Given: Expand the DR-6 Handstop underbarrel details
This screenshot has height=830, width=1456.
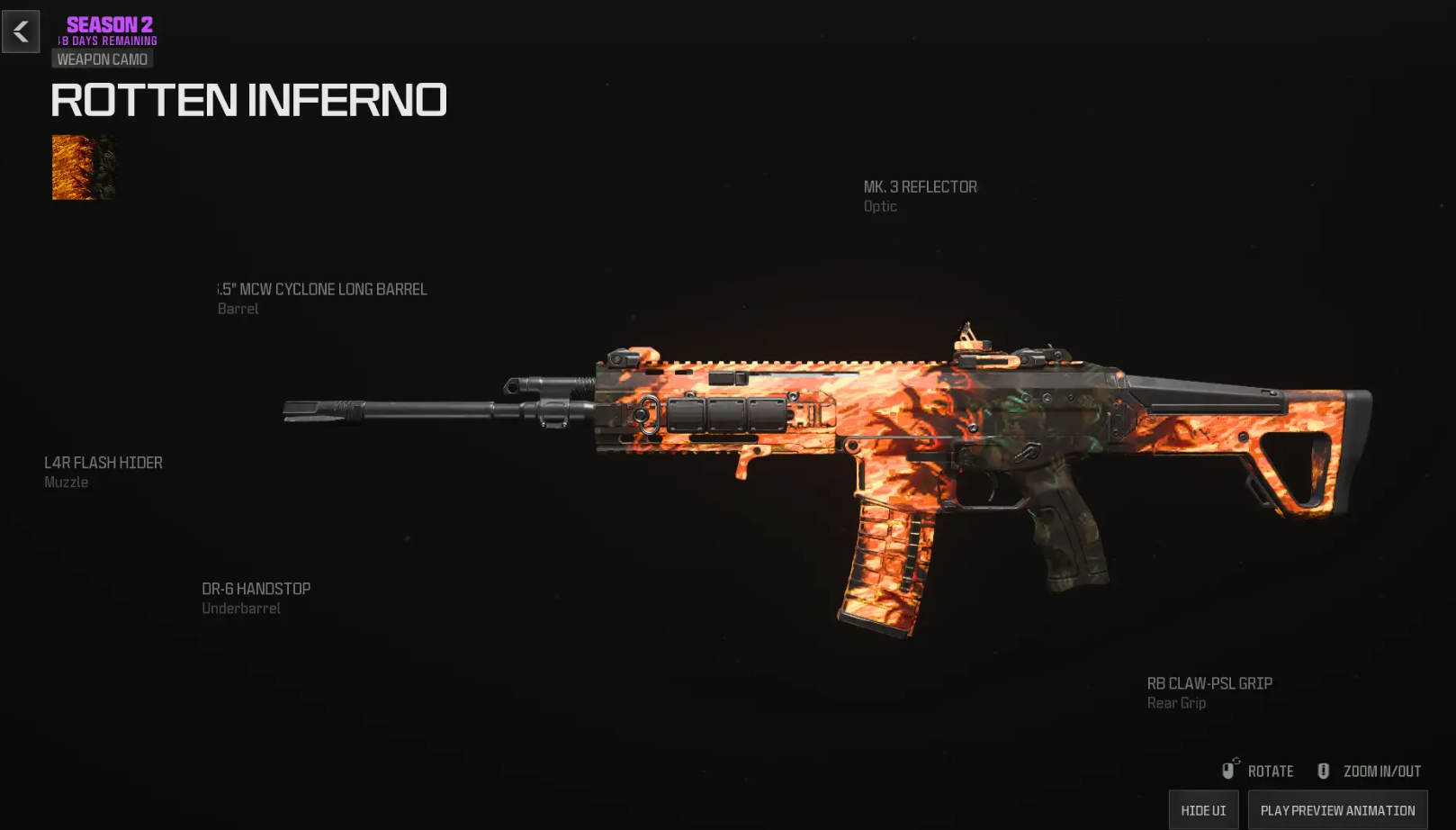Looking at the screenshot, I should pyautogui.click(x=256, y=588).
